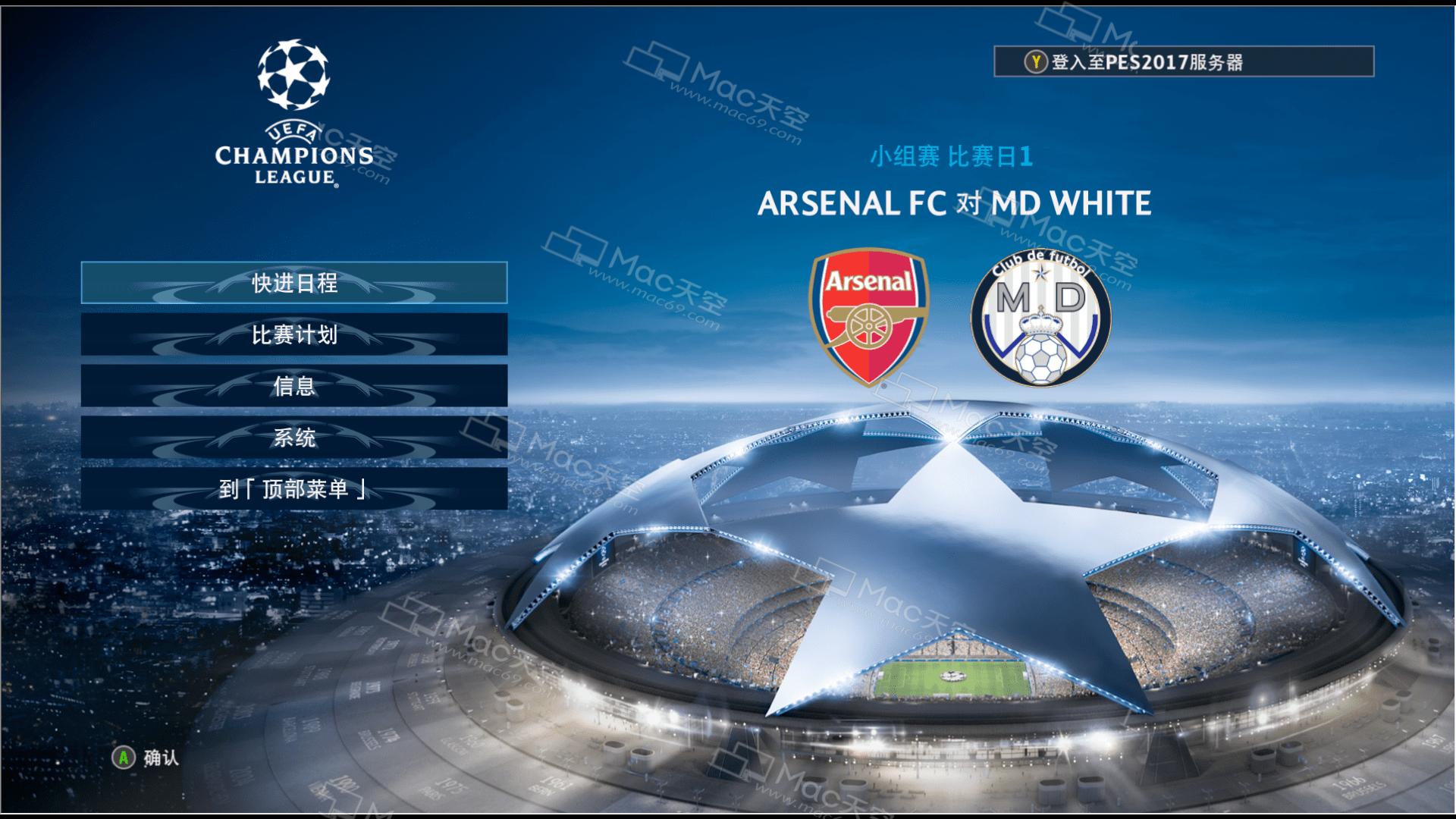This screenshot has width=1456, height=819.
Task: Choose the 信息 information option
Action: 294,386
